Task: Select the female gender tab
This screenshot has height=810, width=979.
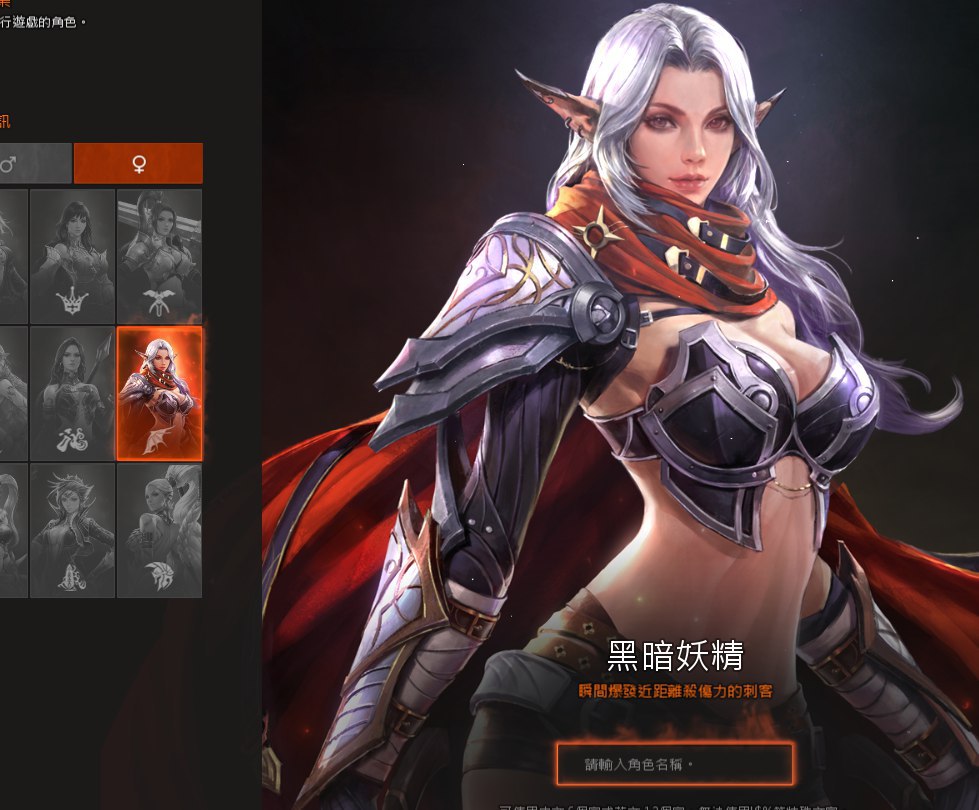Action: click(138, 163)
